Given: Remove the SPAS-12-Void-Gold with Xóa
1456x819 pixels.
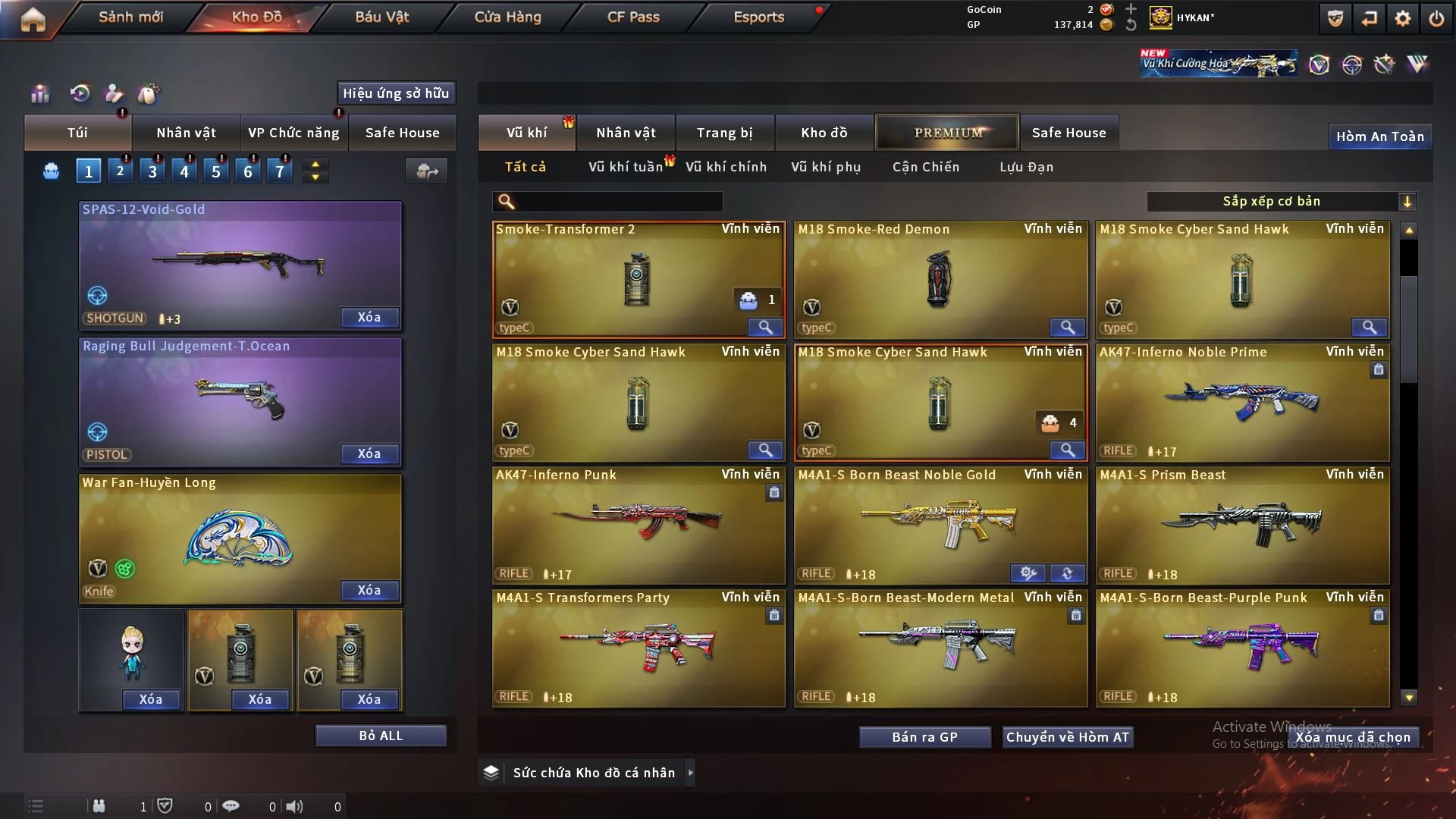Looking at the screenshot, I should 369,317.
